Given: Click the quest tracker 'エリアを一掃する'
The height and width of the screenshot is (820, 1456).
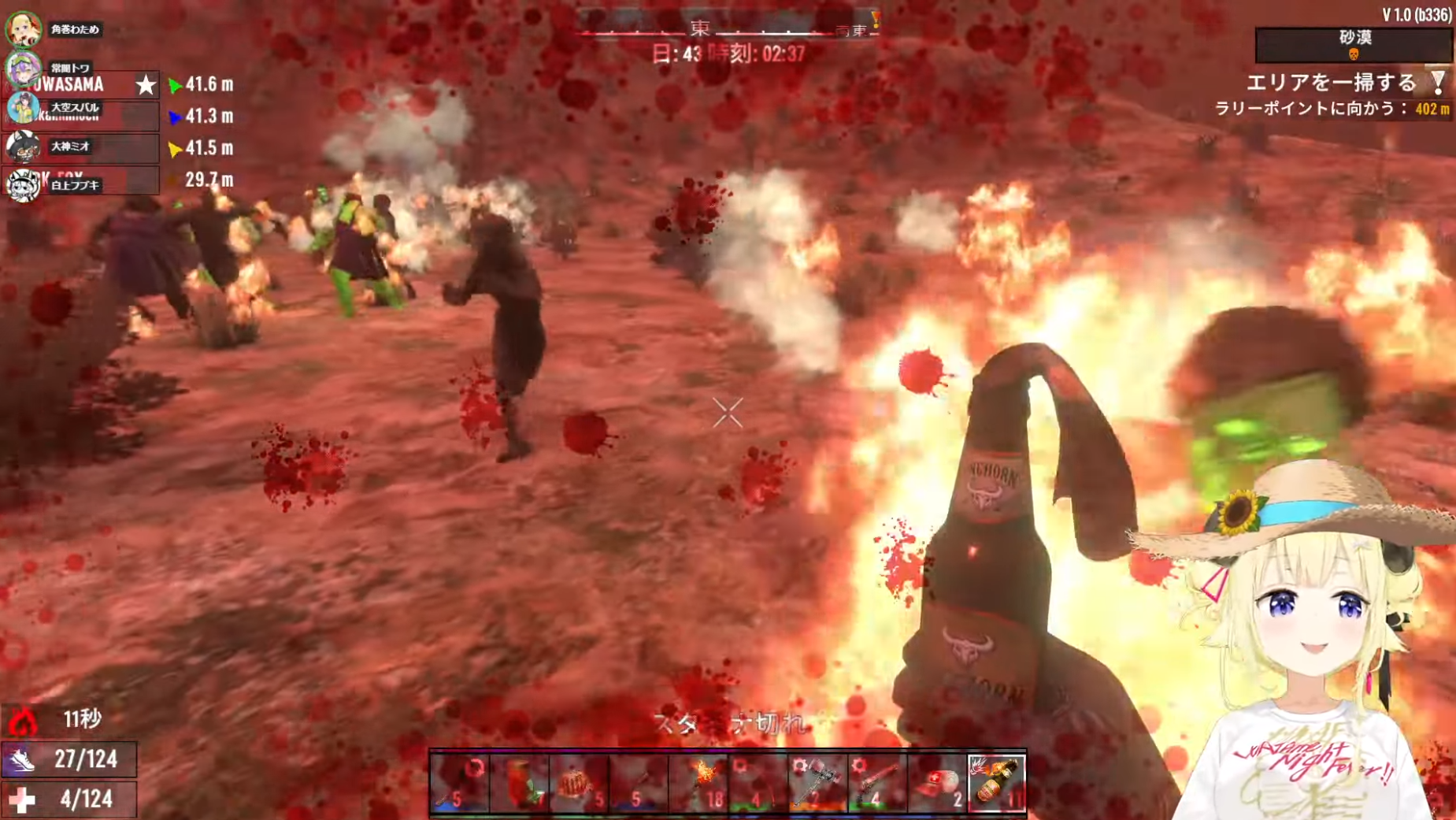Looking at the screenshot, I should coord(1331,83).
